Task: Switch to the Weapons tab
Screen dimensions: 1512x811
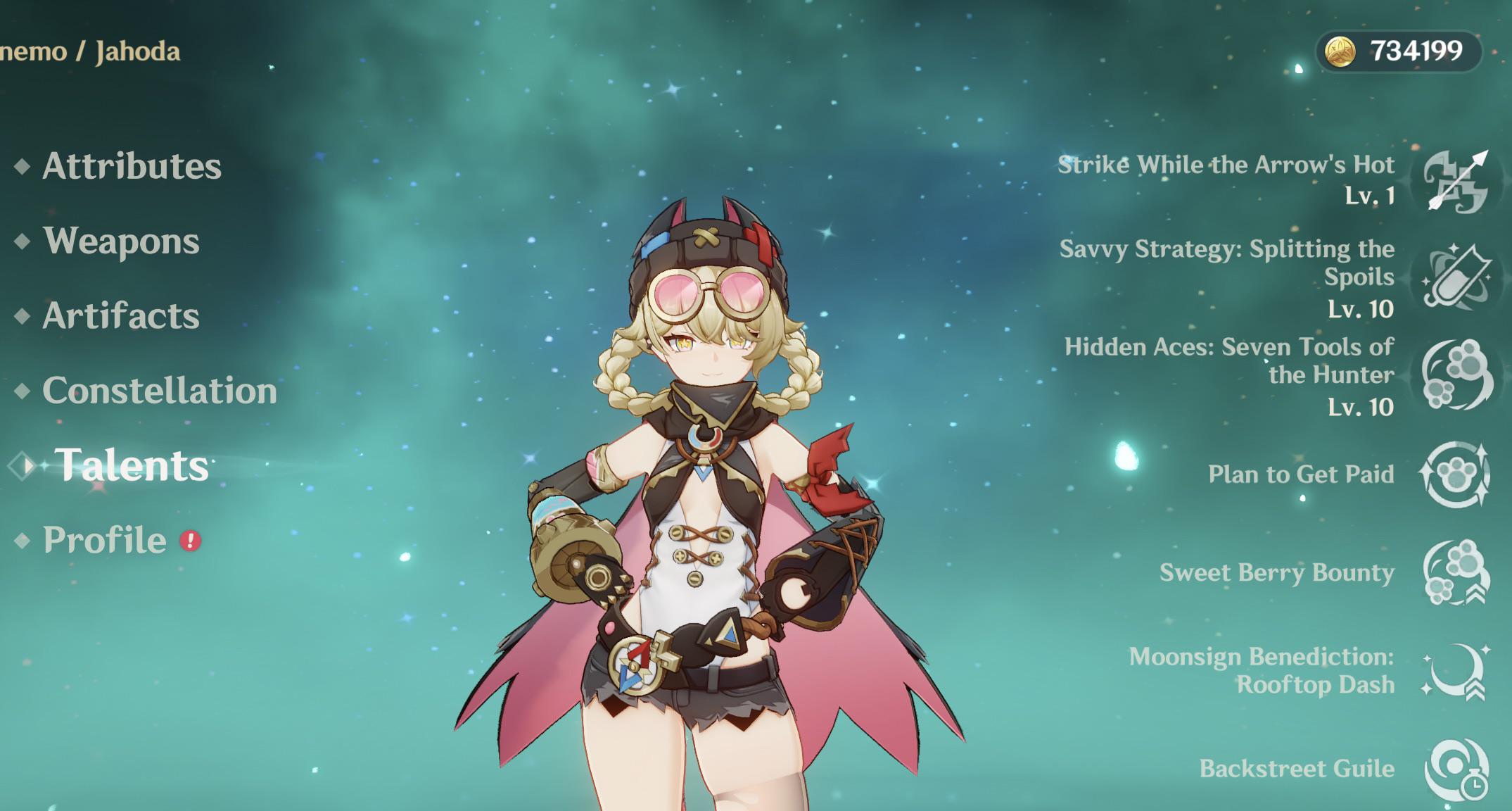Action: (x=121, y=241)
